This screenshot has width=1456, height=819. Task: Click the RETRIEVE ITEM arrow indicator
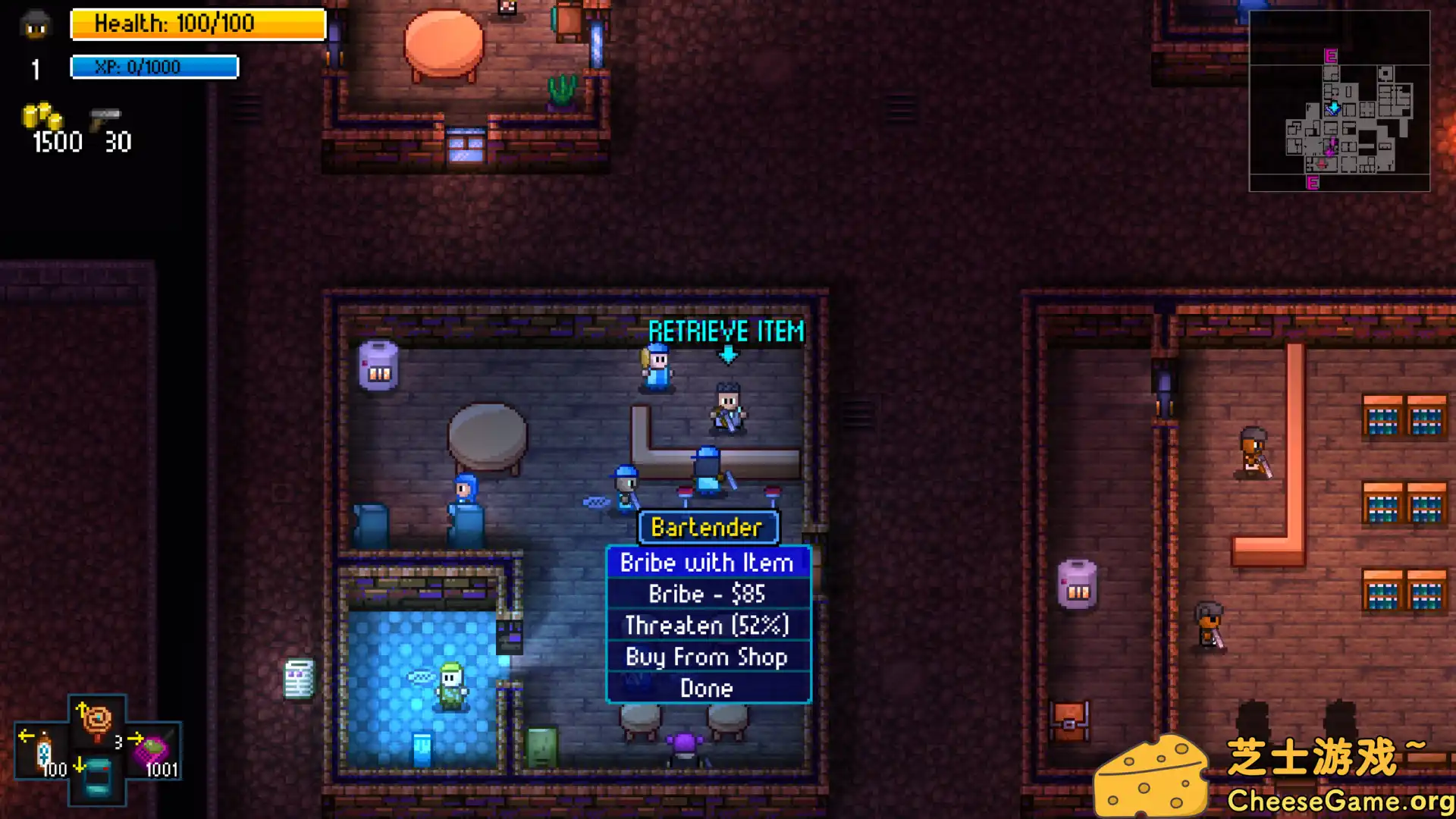coord(726,353)
